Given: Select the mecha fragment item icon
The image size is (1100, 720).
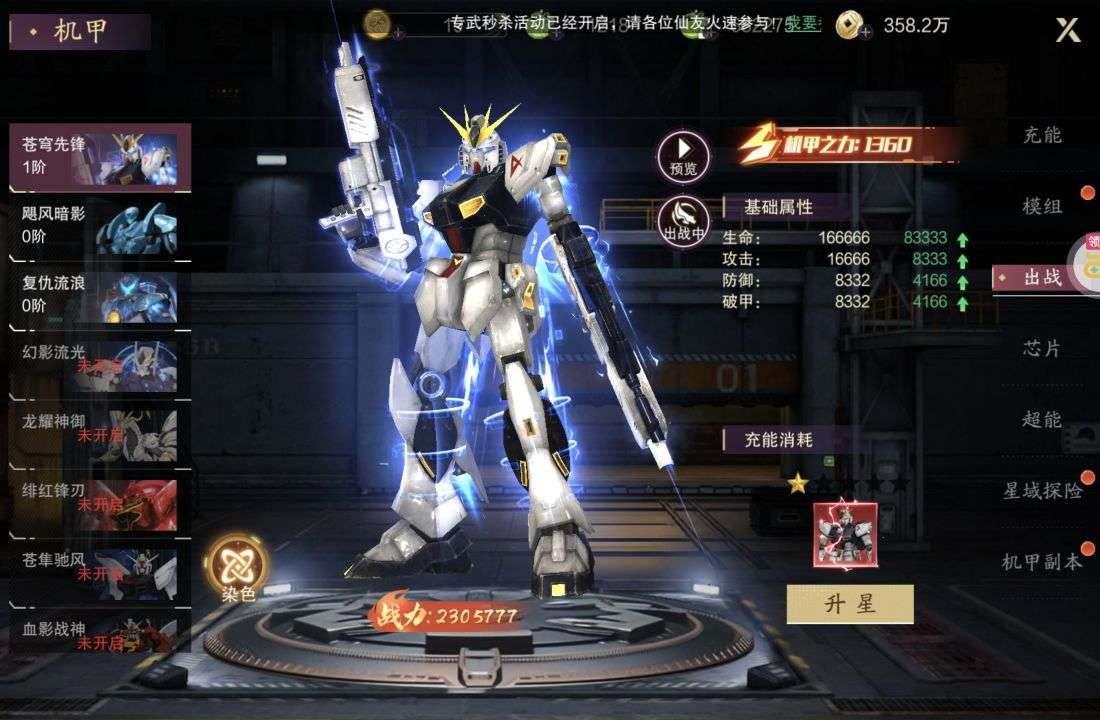Looking at the screenshot, I should (845, 535).
